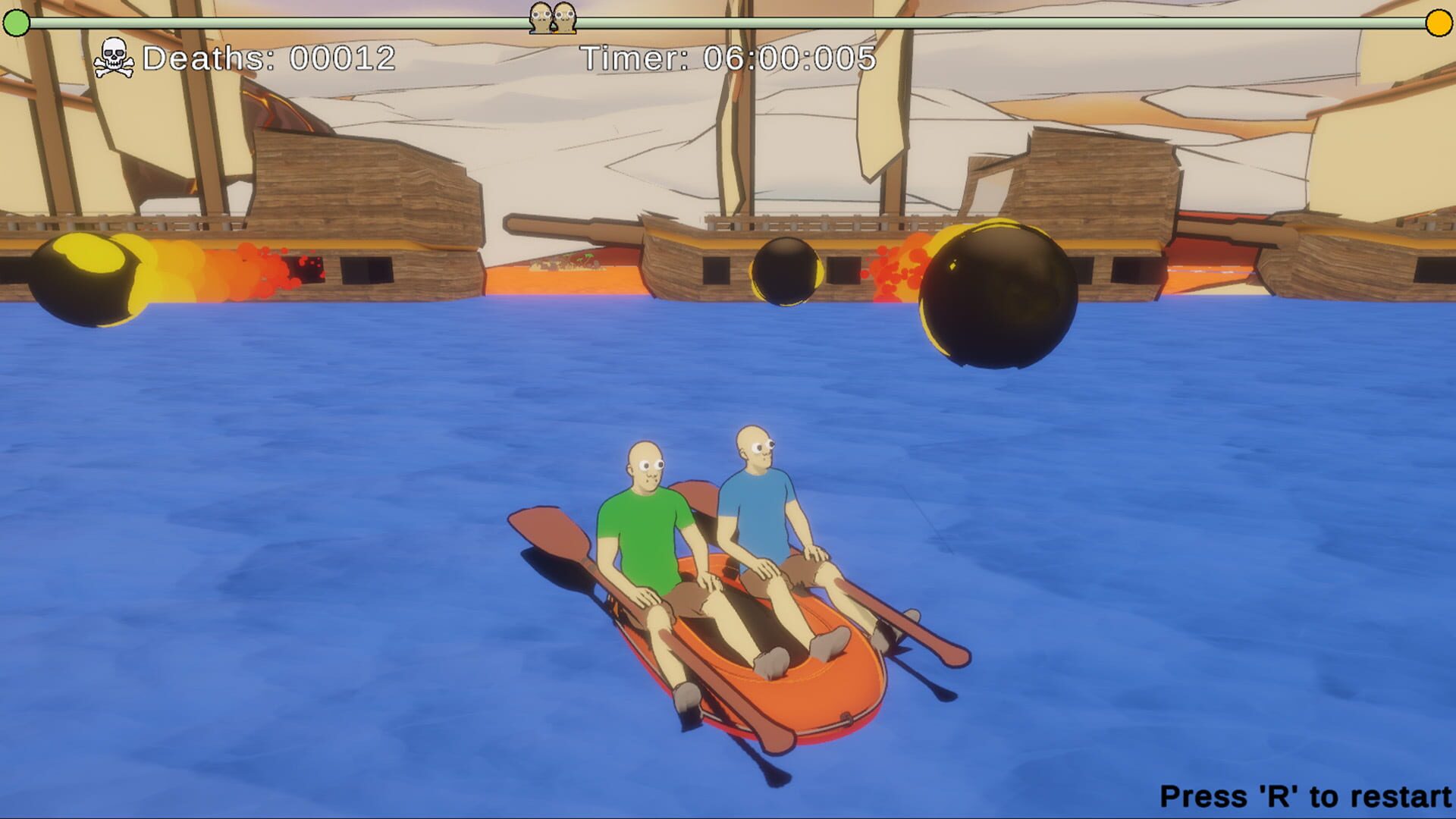Click the orange finish circle on the progress bar
Screen dimensions: 1456x819
pyautogui.click(x=1438, y=24)
